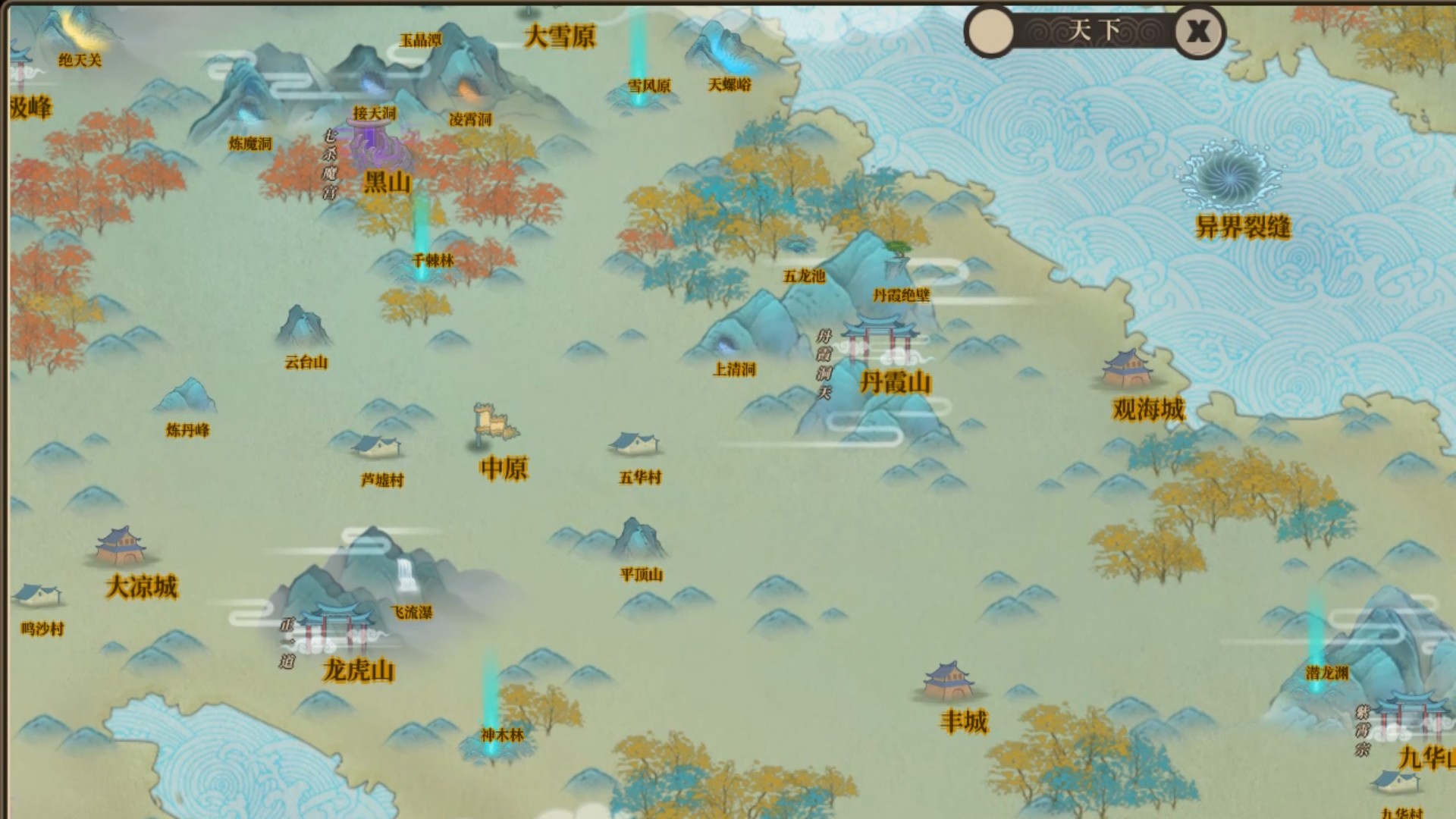Image resolution: width=1456 pixels, height=819 pixels.
Task: Select the 丰城 city marker
Action: coord(949,680)
